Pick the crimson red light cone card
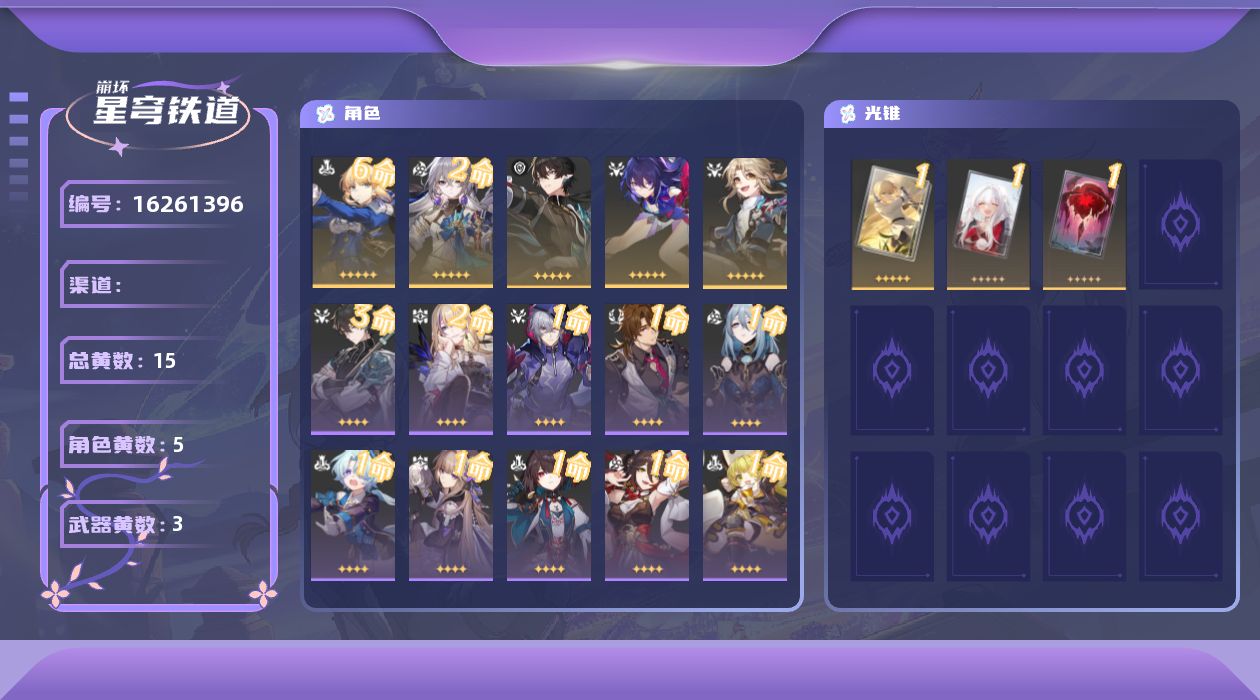Screen dimensions: 1260x700 tap(1085, 224)
